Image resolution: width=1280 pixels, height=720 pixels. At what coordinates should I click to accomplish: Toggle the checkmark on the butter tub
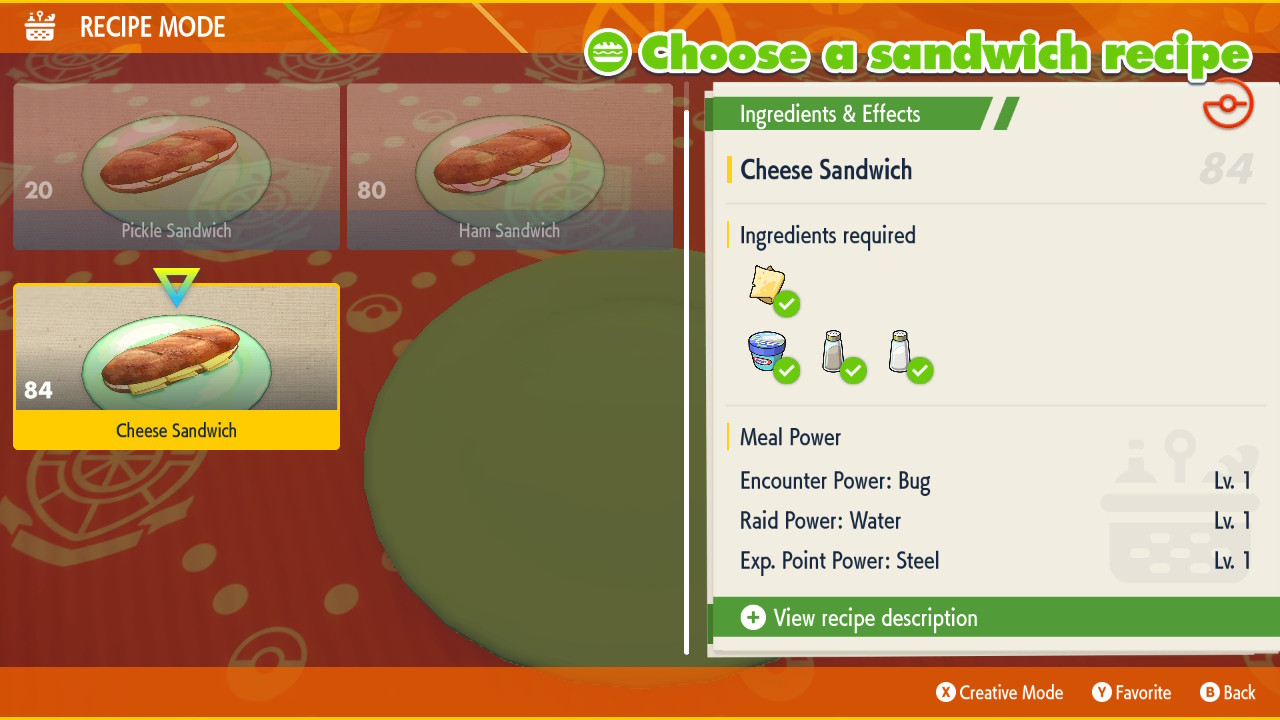[x=787, y=371]
